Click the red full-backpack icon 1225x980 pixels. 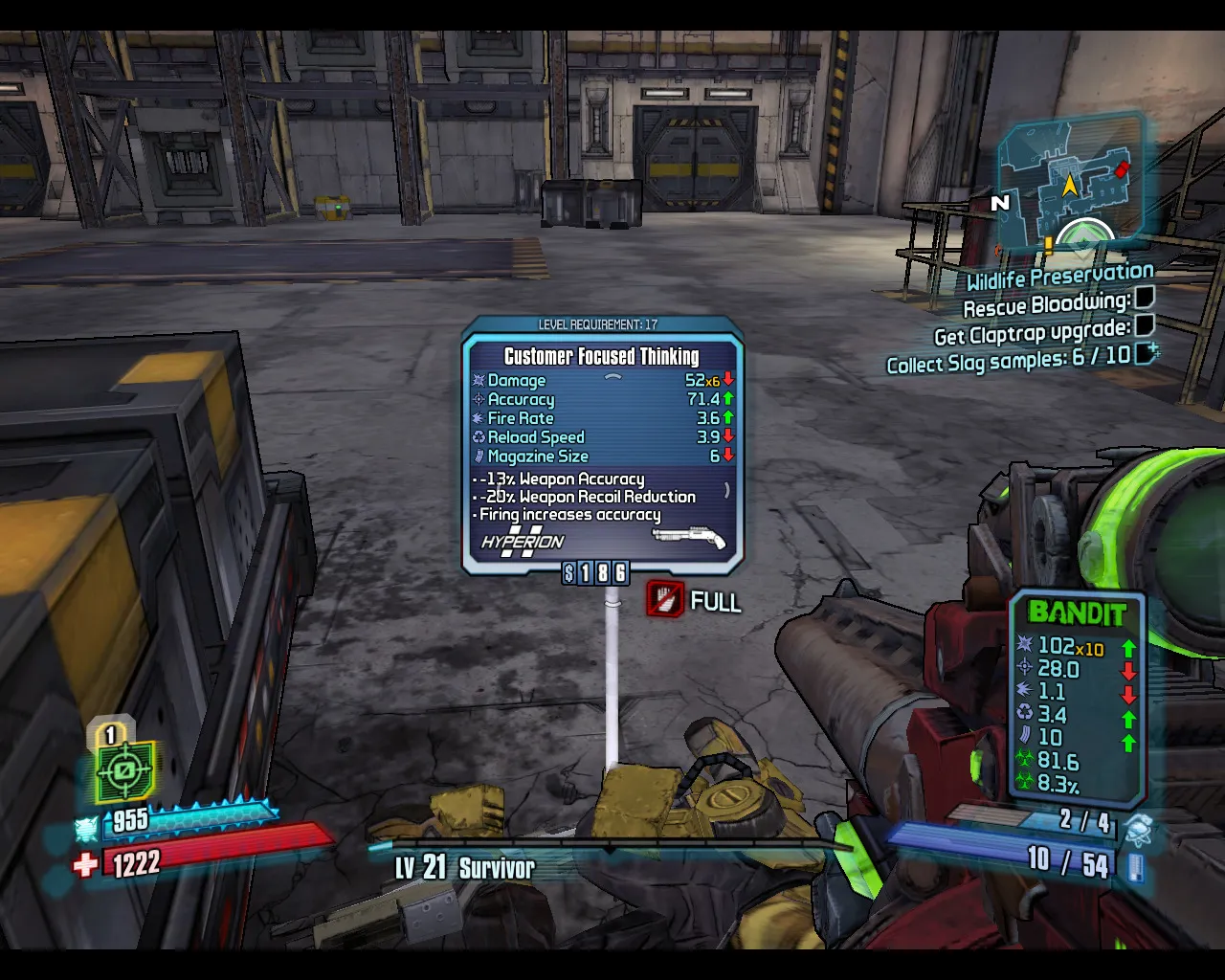[x=665, y=600]
